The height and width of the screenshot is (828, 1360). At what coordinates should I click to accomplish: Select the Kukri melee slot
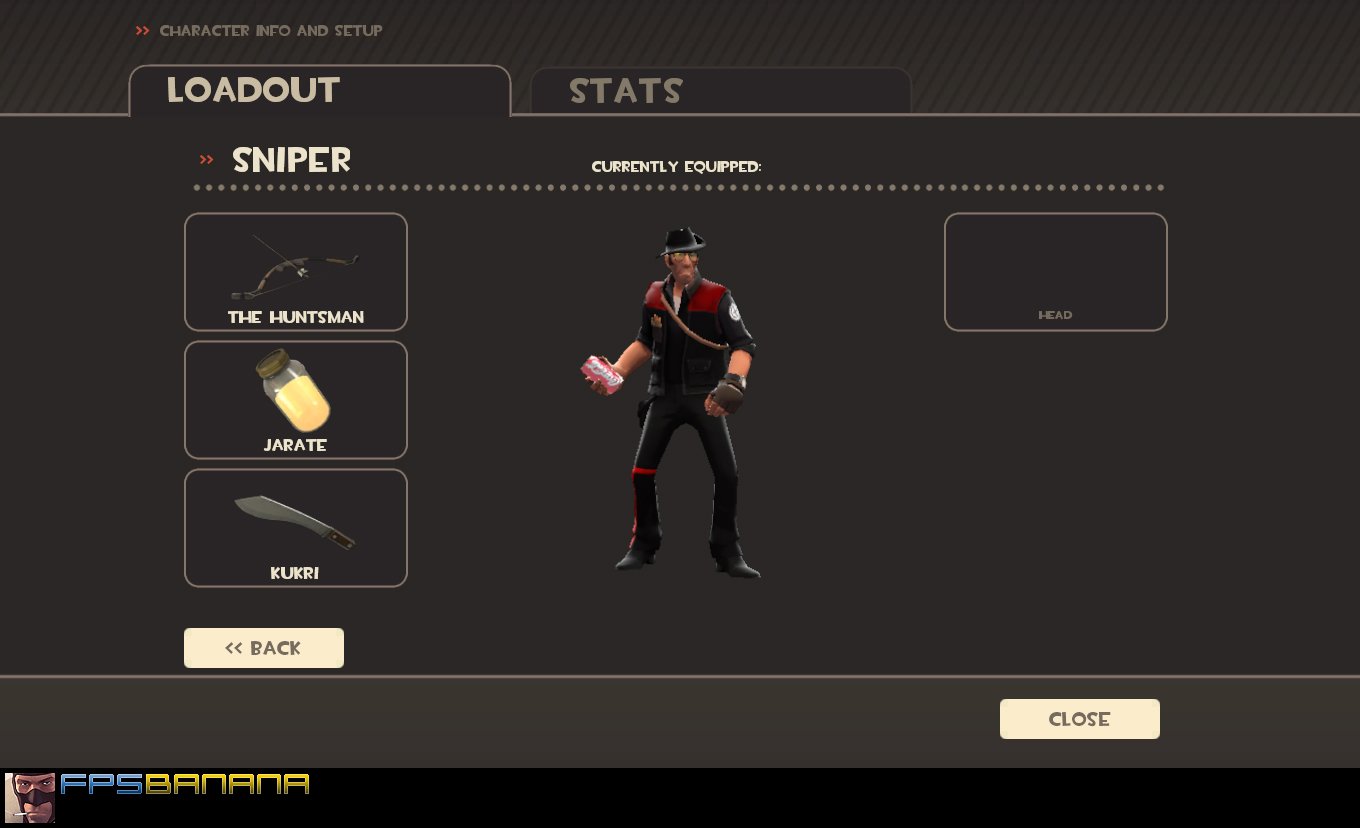click(295, 527)
